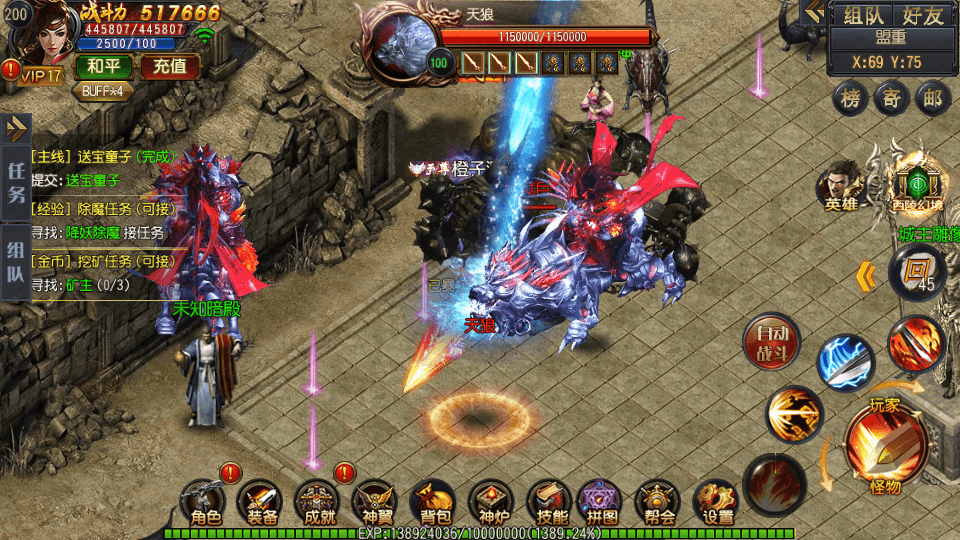This screenshot has width=960, height=540.
Task: Change the 和平 attack mode
Action: click(103, 68)
